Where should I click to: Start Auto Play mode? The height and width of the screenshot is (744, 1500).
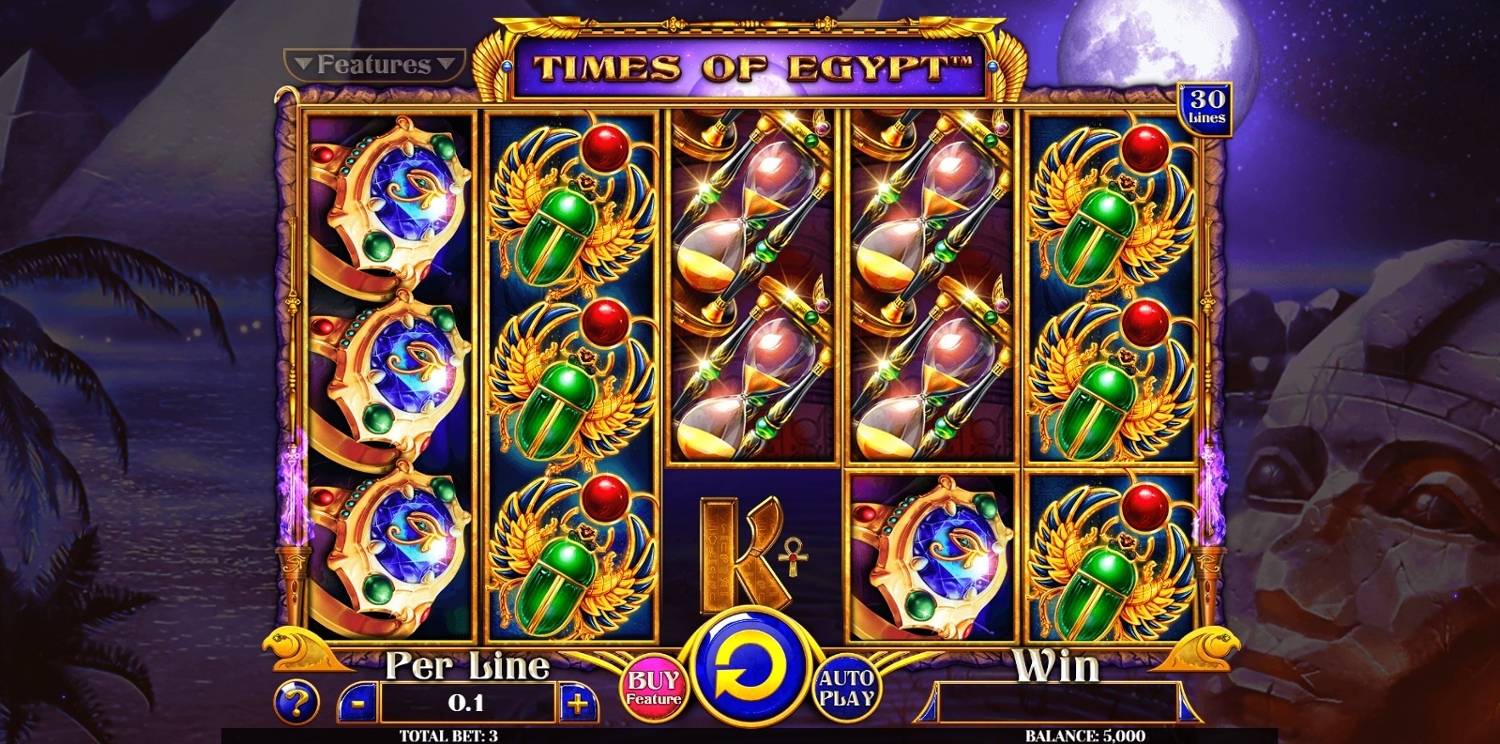click(x=847, y=688)
